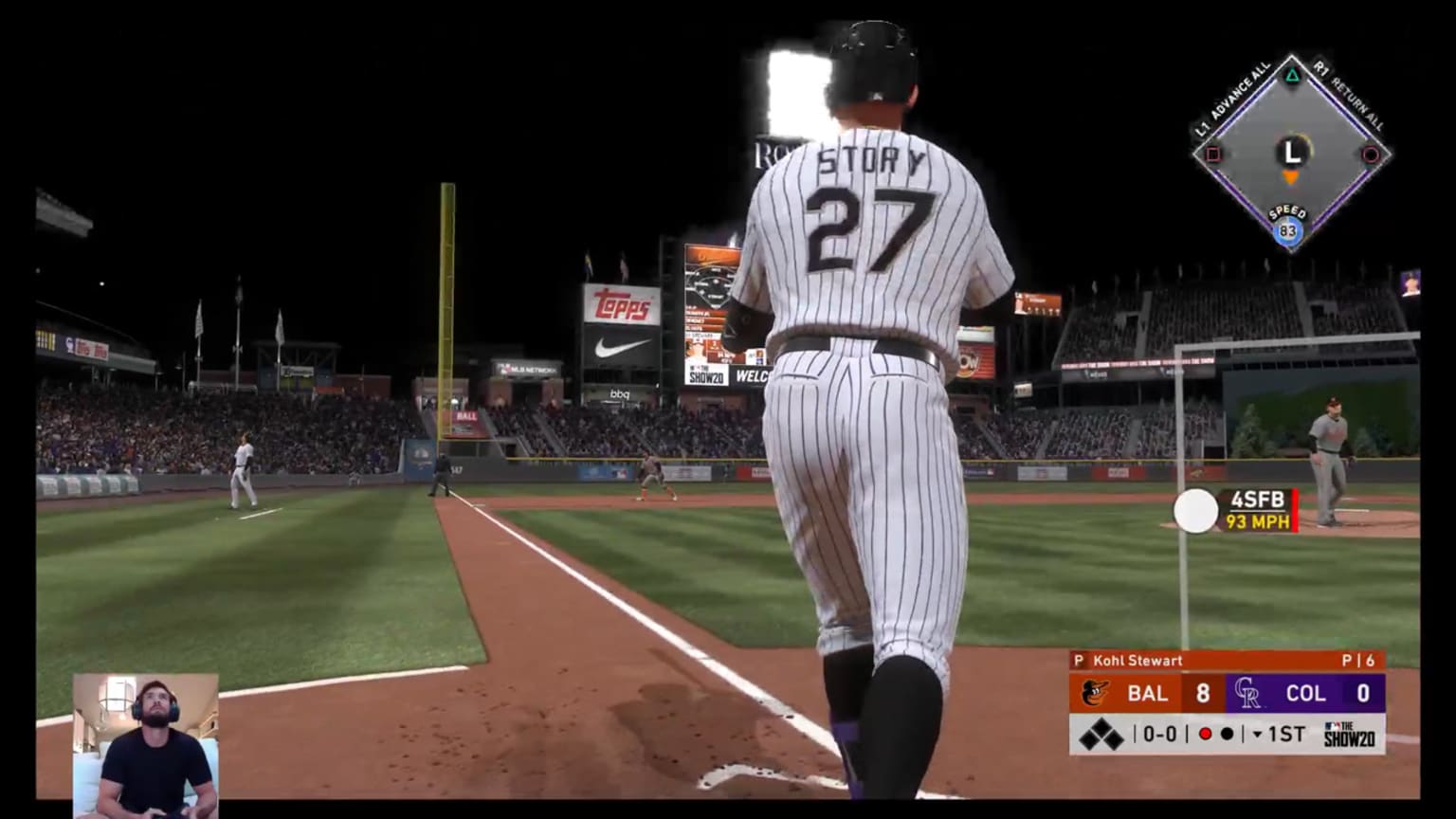The width and height of the screenshot is (1456, 819).
Task: Click the inning arrow beside 1ST
Action: coord(1258,733)
